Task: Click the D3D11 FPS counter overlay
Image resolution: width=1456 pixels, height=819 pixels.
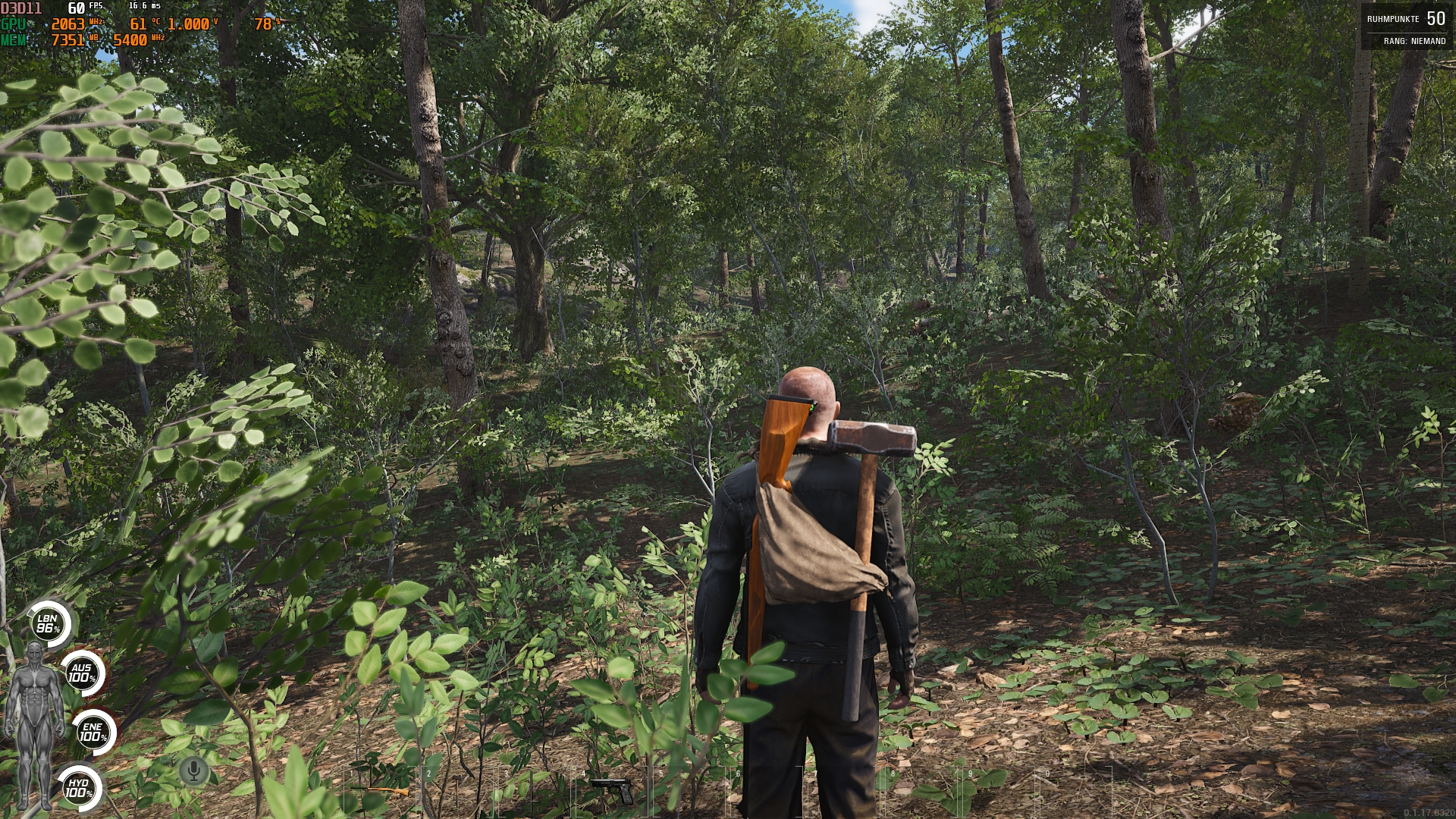Action: tap(45, 8)
